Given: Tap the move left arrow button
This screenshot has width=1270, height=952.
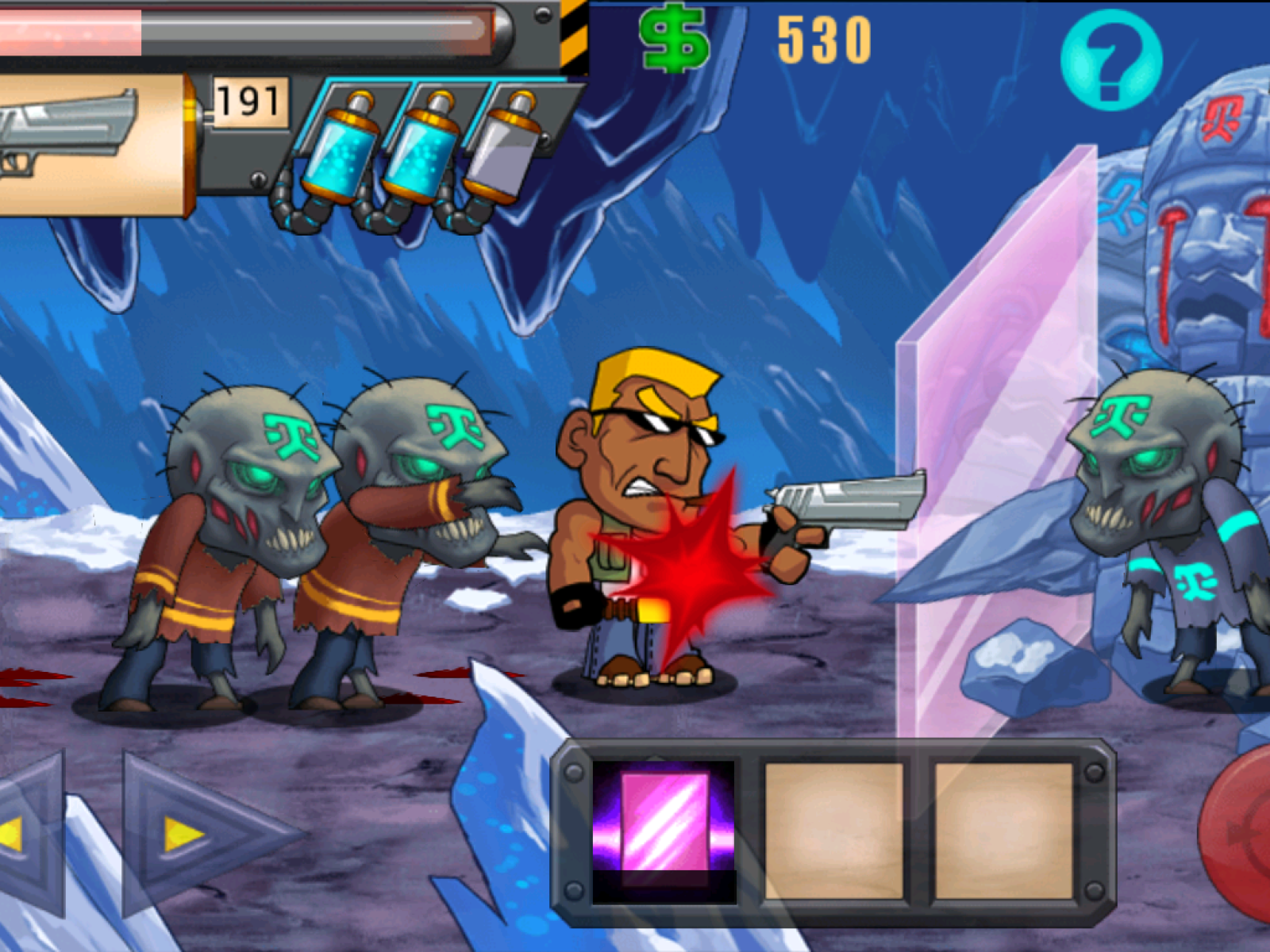Looking at the screenshot, I should (x=24, y=835).
